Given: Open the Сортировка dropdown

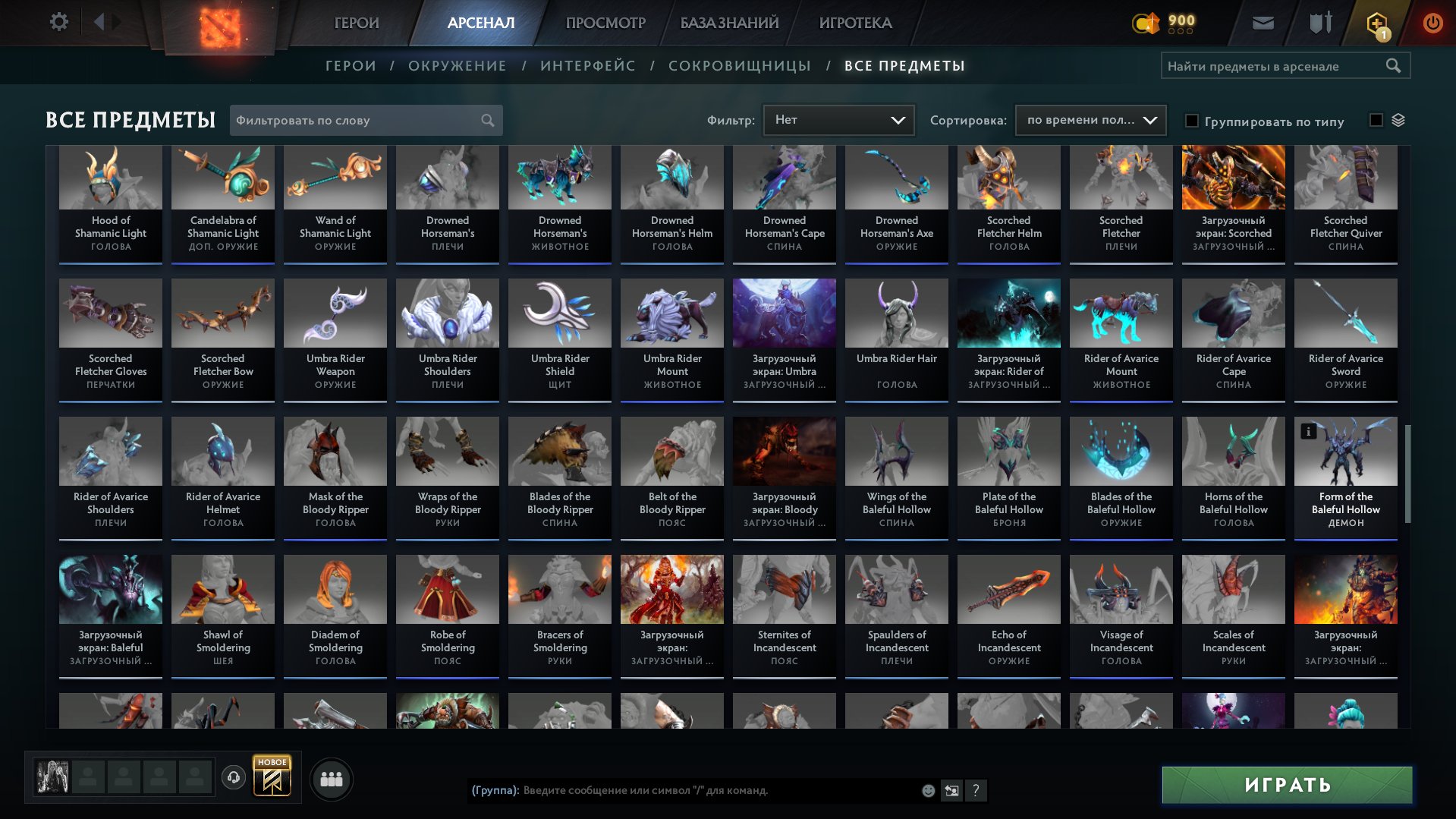Looking at the screenshot, I should [1090, 120].
